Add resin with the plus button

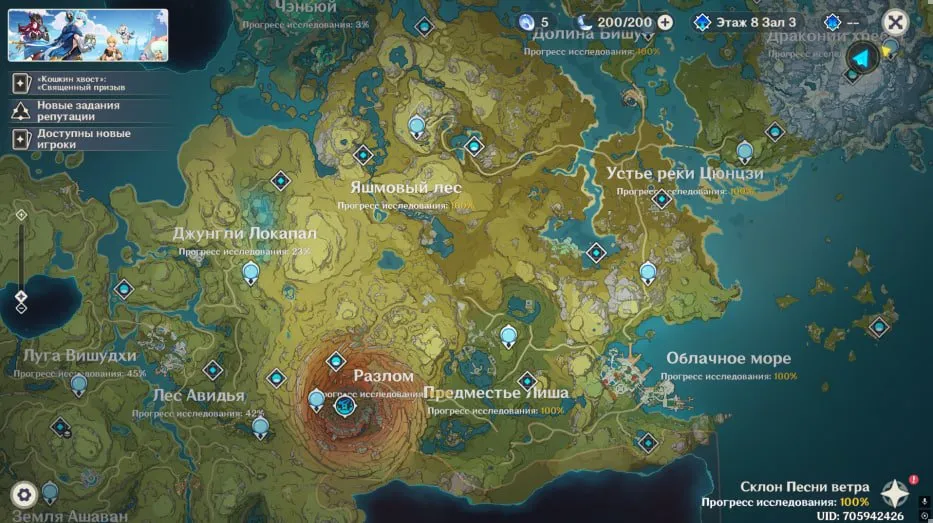click(665, 22)
